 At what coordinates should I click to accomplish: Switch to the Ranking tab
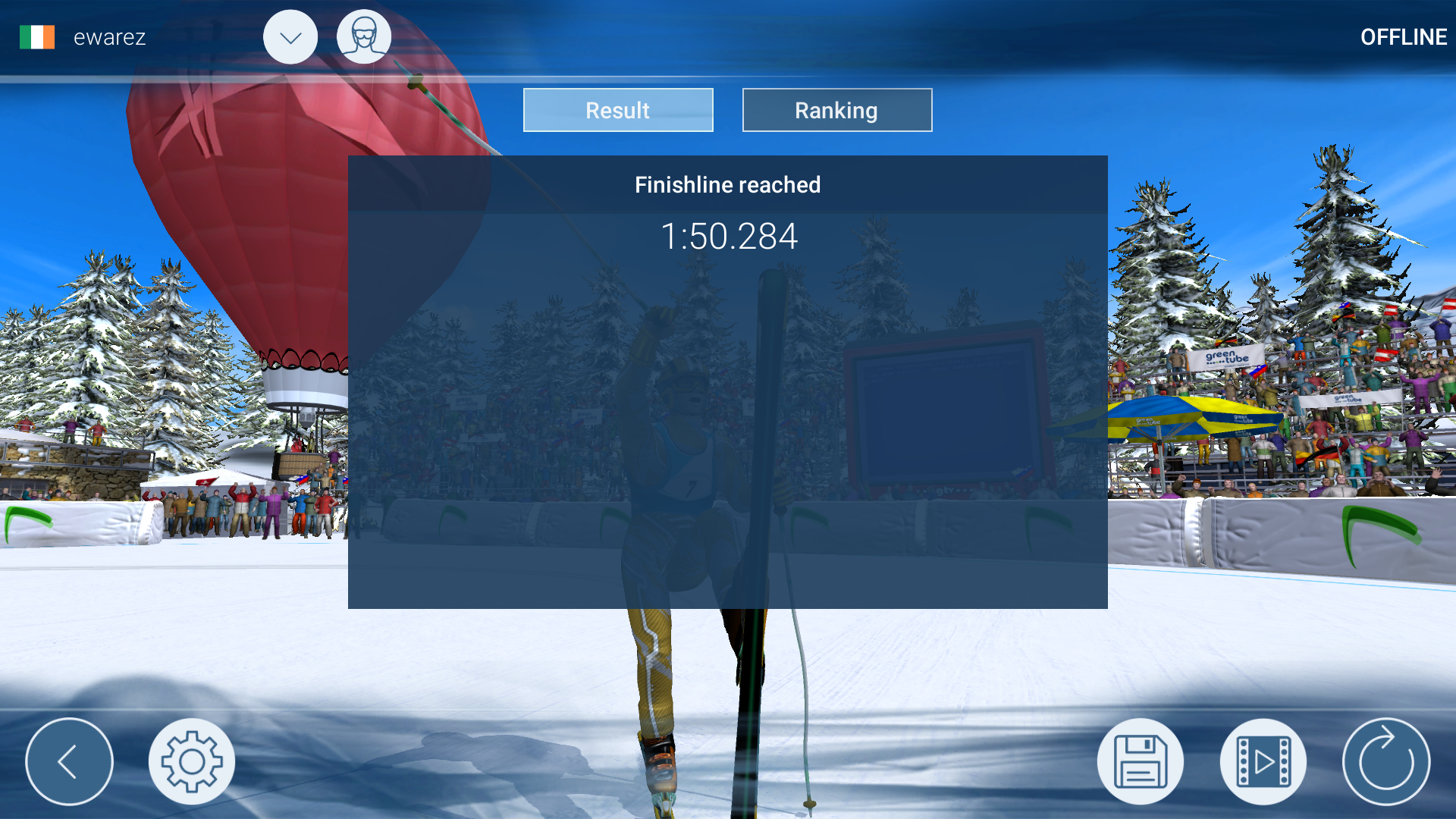pyautogui.click(x=836, y=110)
